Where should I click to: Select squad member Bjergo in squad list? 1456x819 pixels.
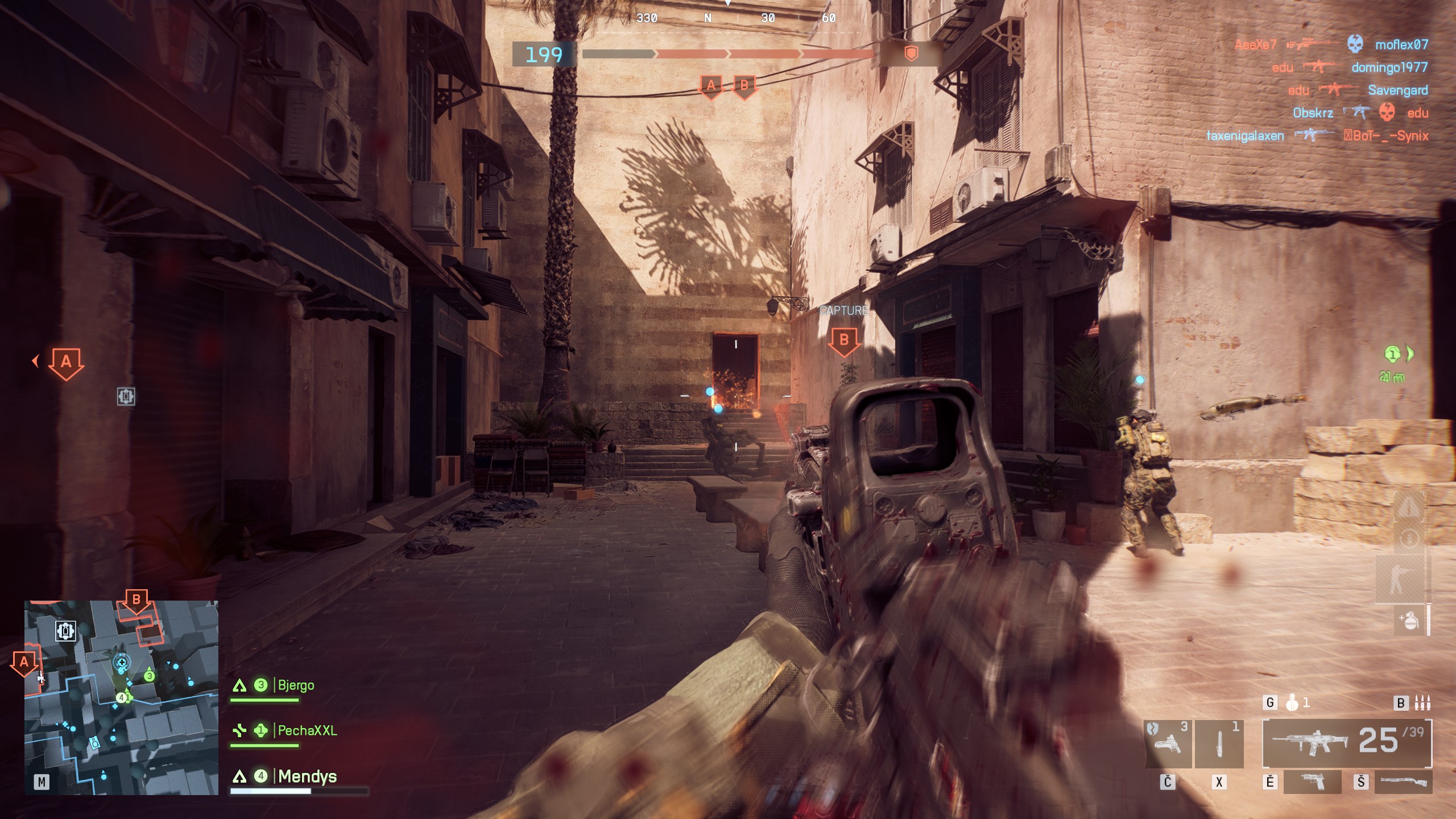(295, 685)
